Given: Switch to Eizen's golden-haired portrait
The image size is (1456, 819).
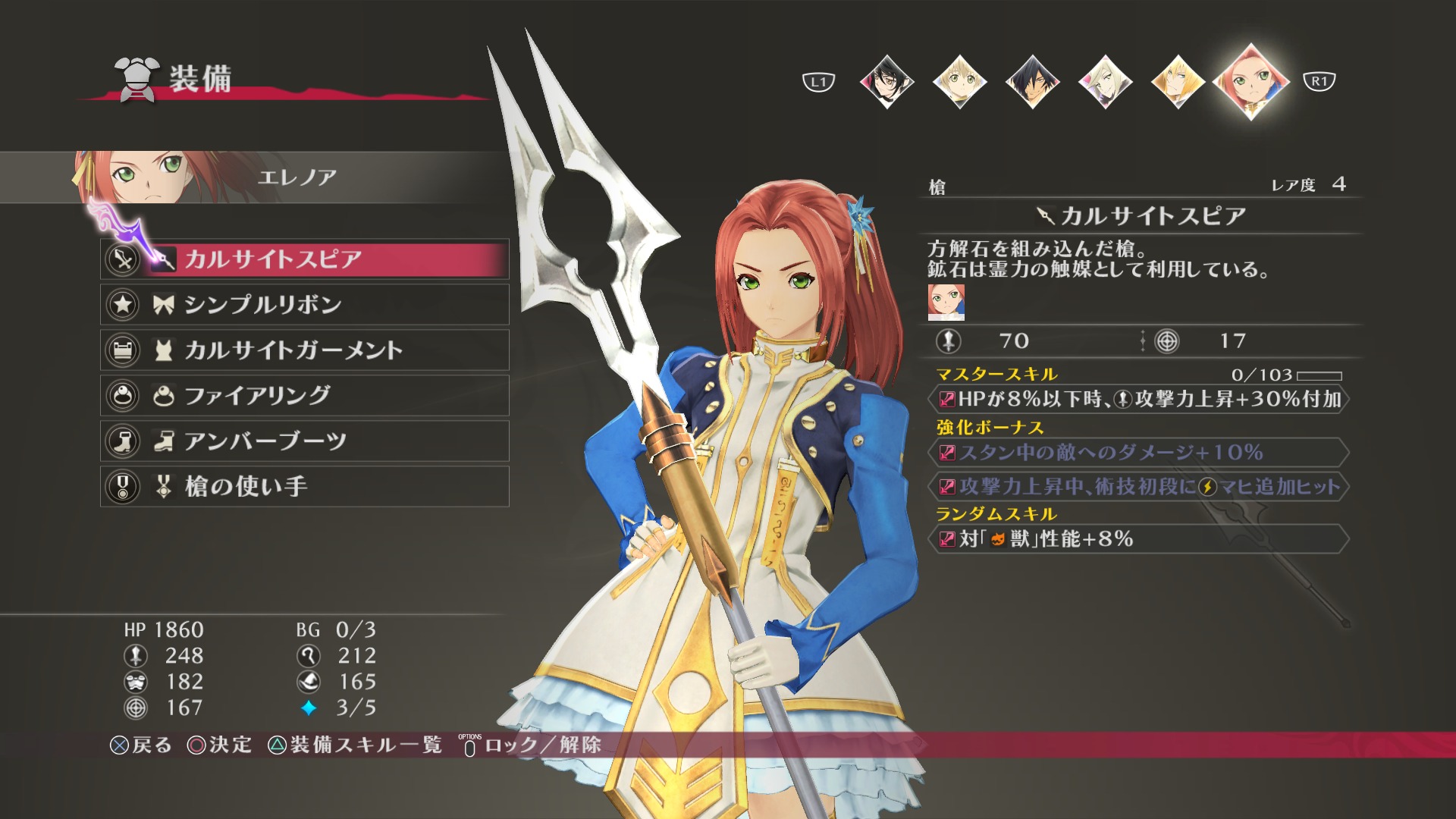Looking at the screenshot, I should 1178,81.
